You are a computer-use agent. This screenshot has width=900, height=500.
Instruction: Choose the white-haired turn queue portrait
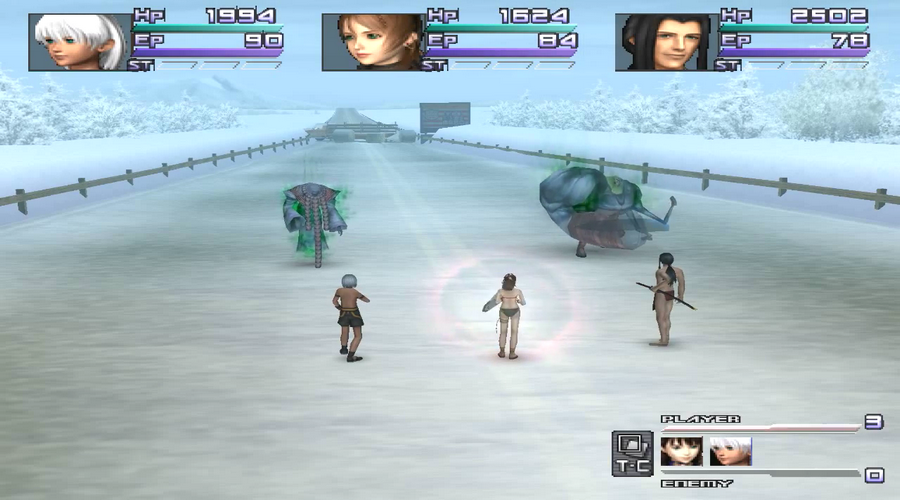[x=730, y=451]
